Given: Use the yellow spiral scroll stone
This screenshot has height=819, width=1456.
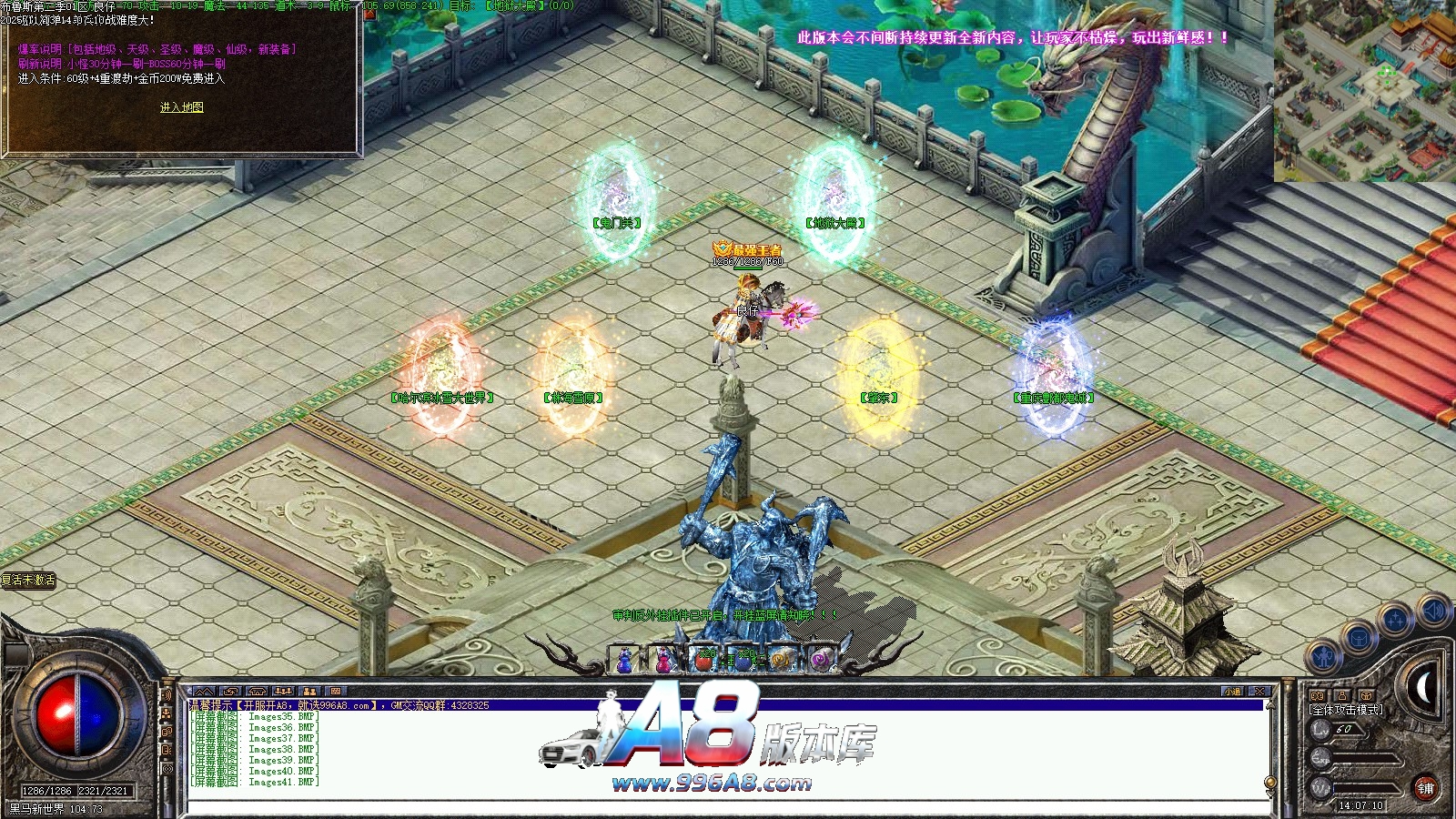Looking at the screenshot, I should coord(782,660).
